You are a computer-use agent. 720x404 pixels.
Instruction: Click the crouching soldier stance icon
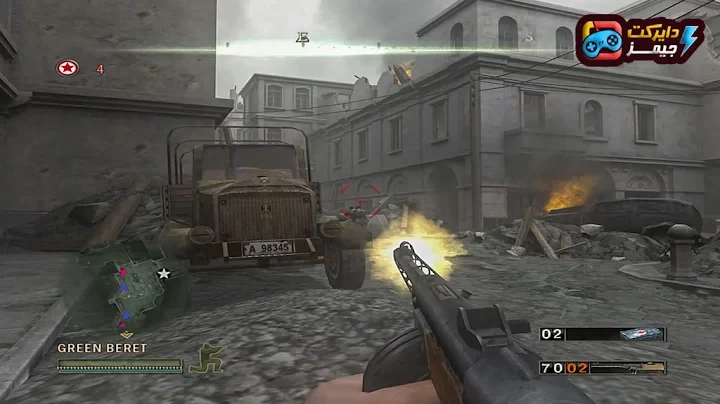(206, 358)
